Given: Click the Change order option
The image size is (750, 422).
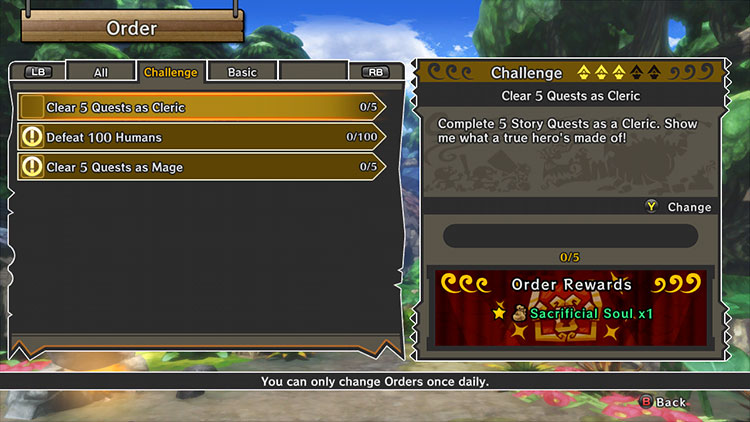Looking at the screenshot, I should pos(679,207).
